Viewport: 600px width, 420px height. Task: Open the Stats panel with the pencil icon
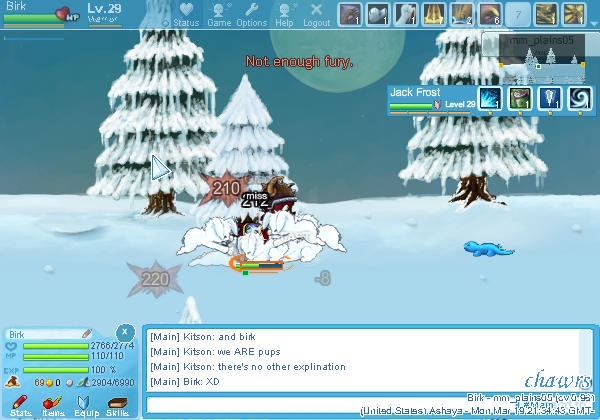coord(20,402)
